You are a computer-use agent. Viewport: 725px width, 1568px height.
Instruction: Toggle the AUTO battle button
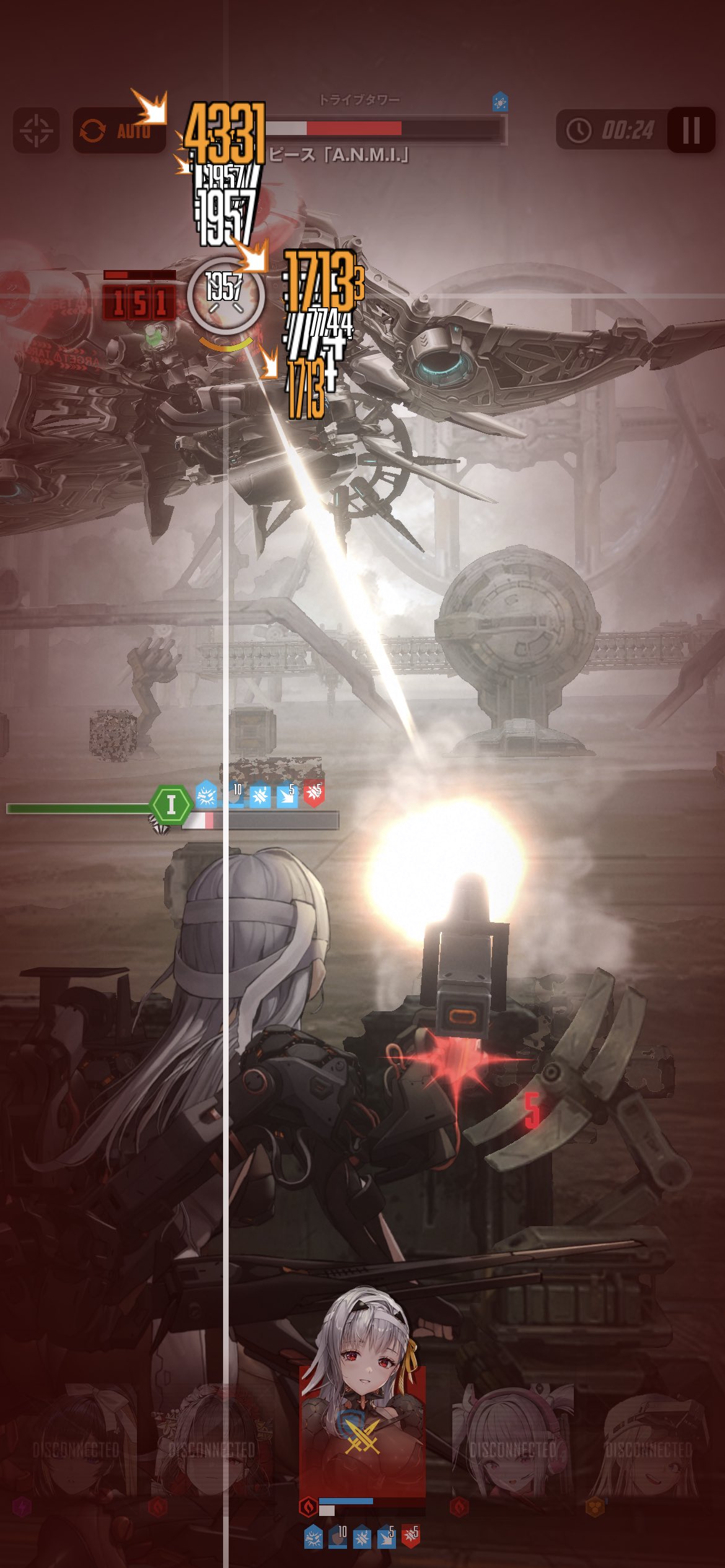pos(119,131)
